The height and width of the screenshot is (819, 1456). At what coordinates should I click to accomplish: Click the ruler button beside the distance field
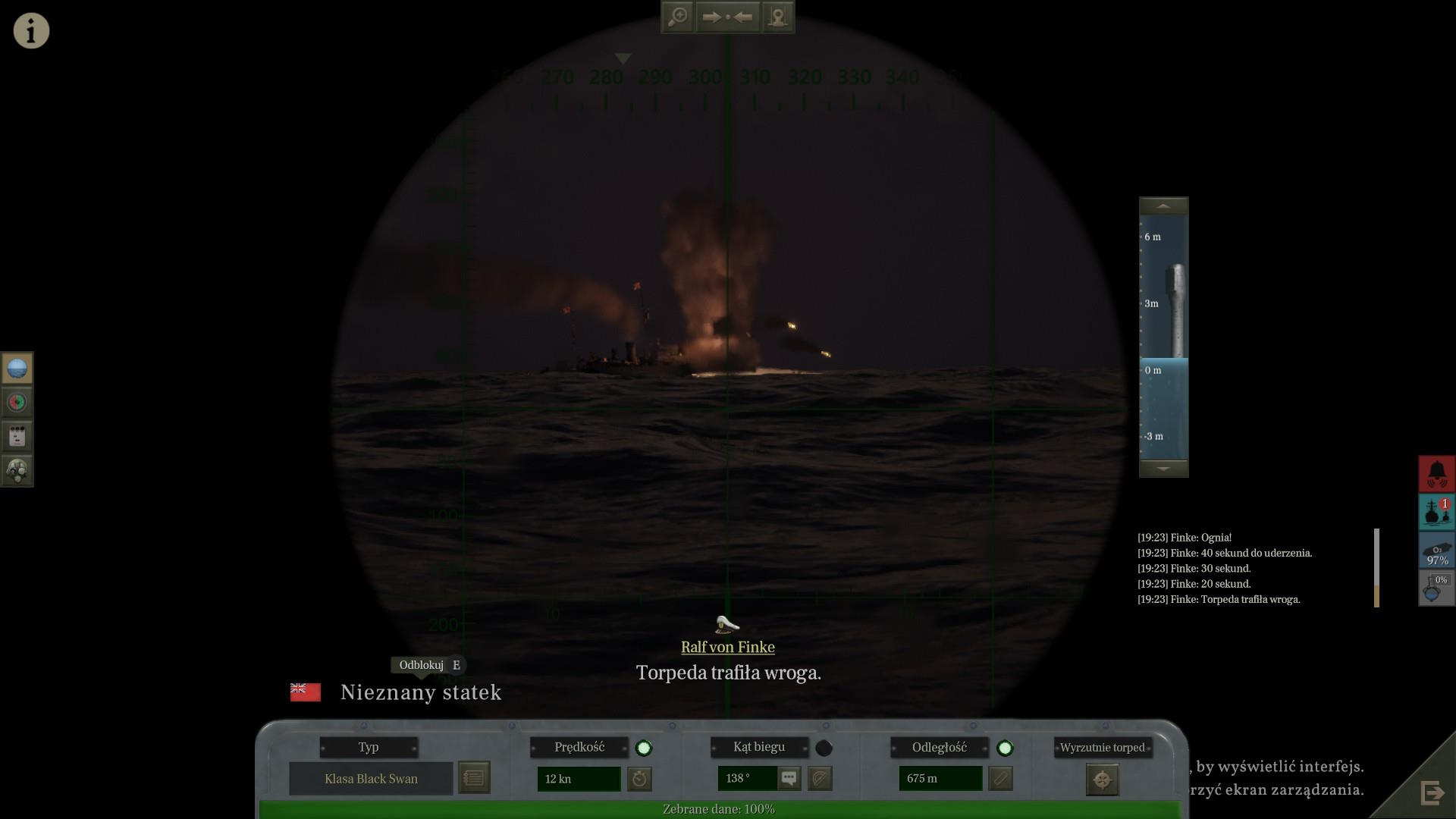point(1000,778)
